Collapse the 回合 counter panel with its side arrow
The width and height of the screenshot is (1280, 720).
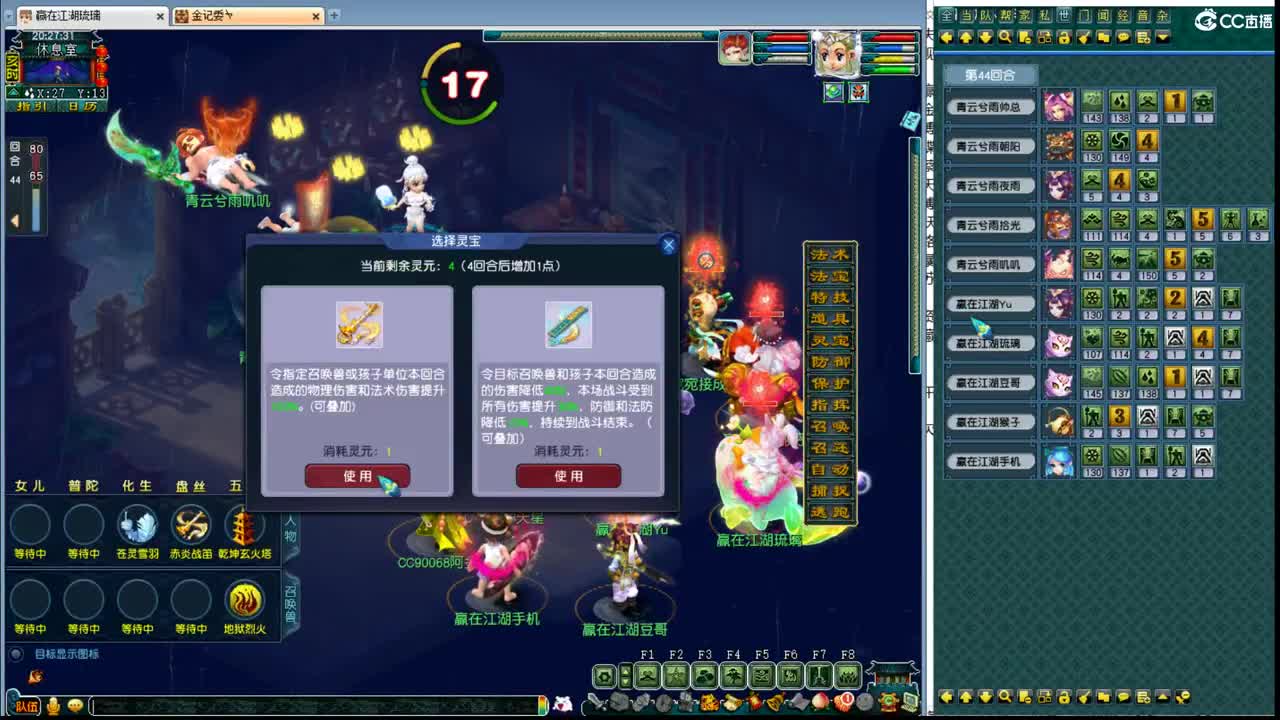(x=16, y=219)
